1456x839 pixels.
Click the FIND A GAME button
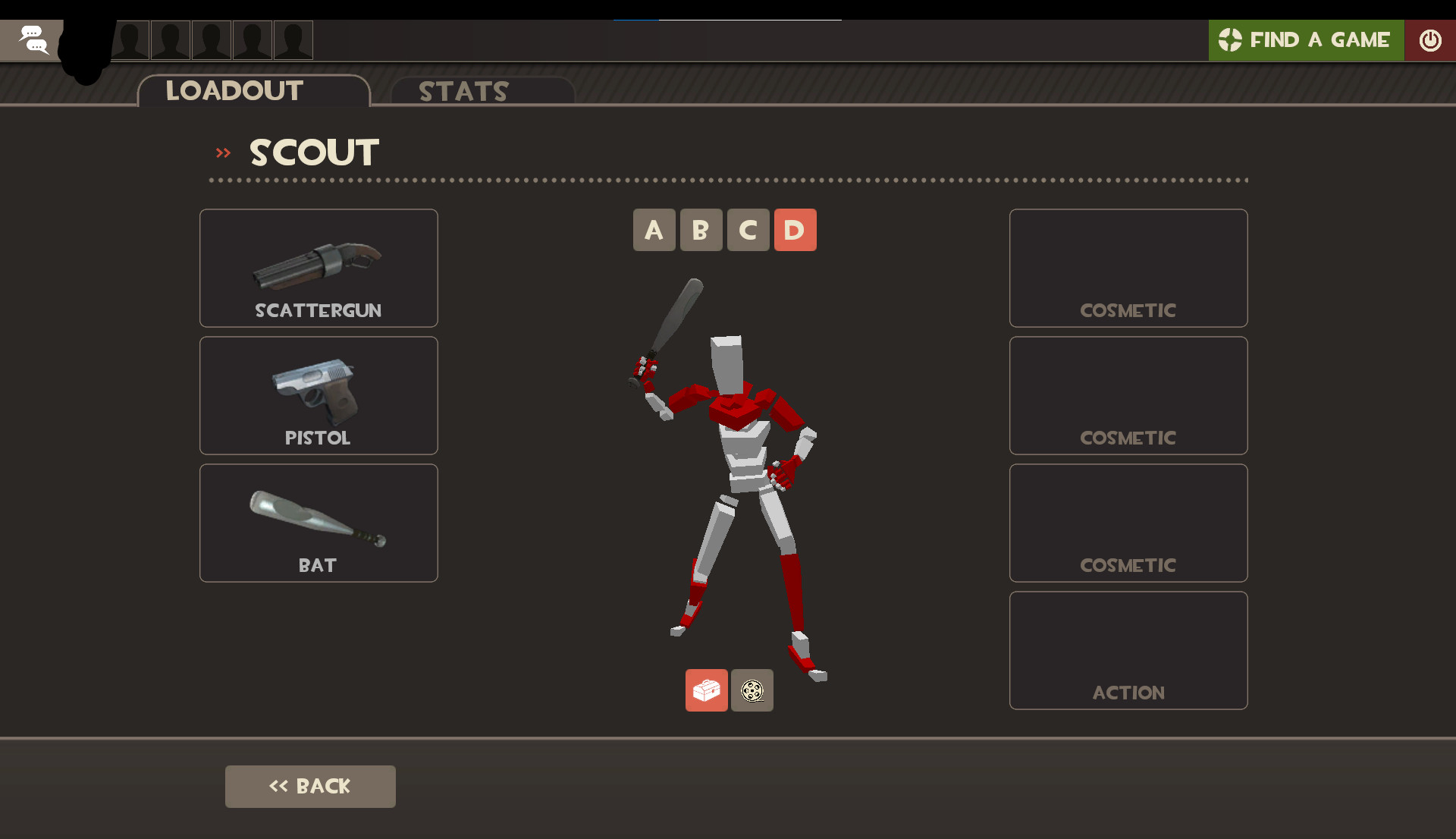[1306, 40]
